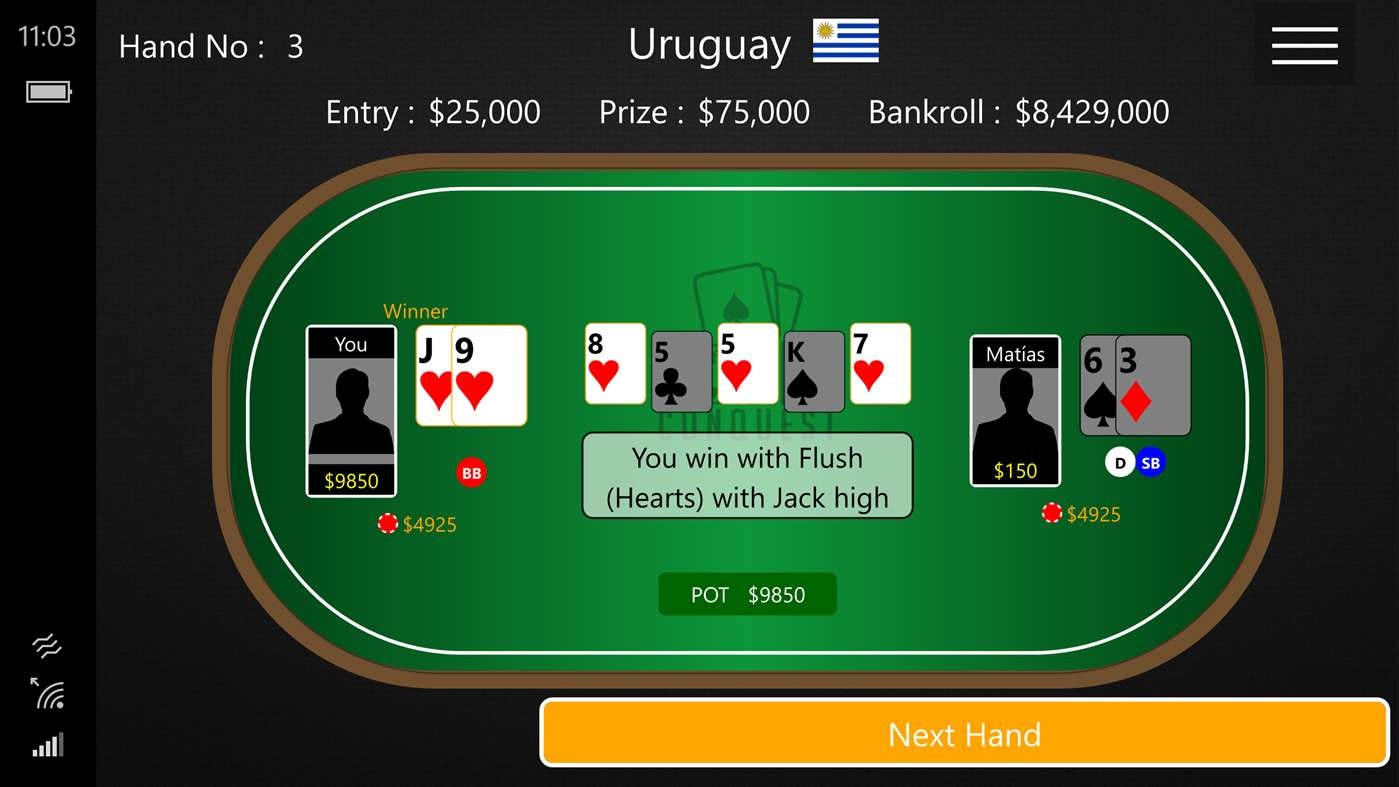Image resolution: width=1399 pixels, height=787 pixels.
Task: Click Matías's chip stack icon
Action: tap(1051, 513)
